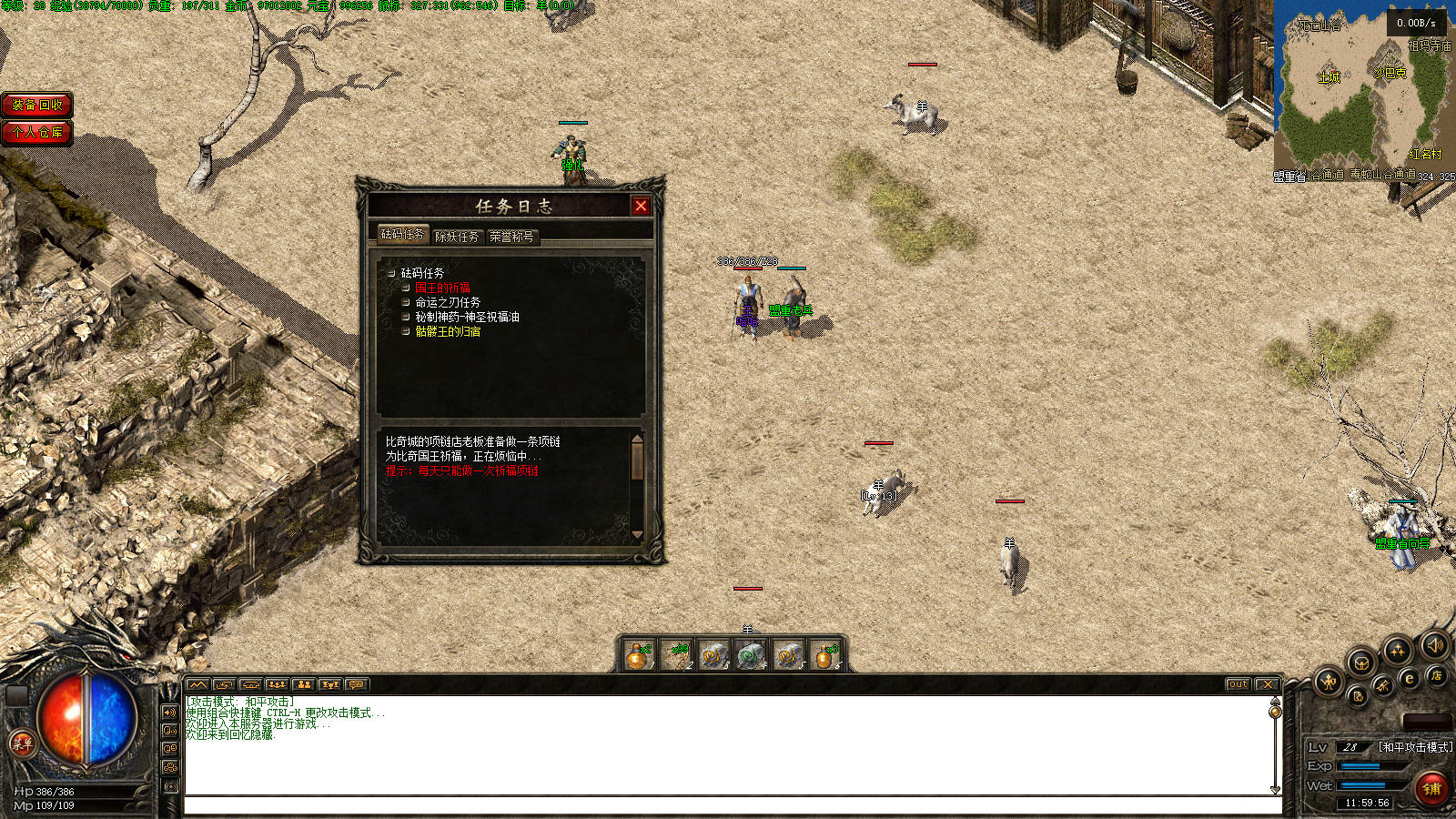Viewport: 1456px width, 819px height.
Task: Open the 个人仓库 personal storage
Action: pyautogui.click(x=37, y=133)
